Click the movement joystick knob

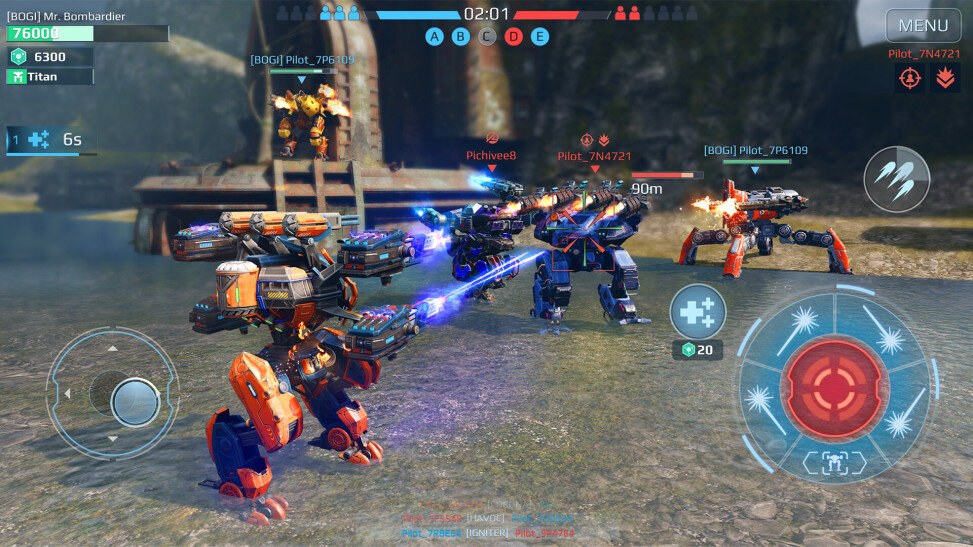[134, 401]
